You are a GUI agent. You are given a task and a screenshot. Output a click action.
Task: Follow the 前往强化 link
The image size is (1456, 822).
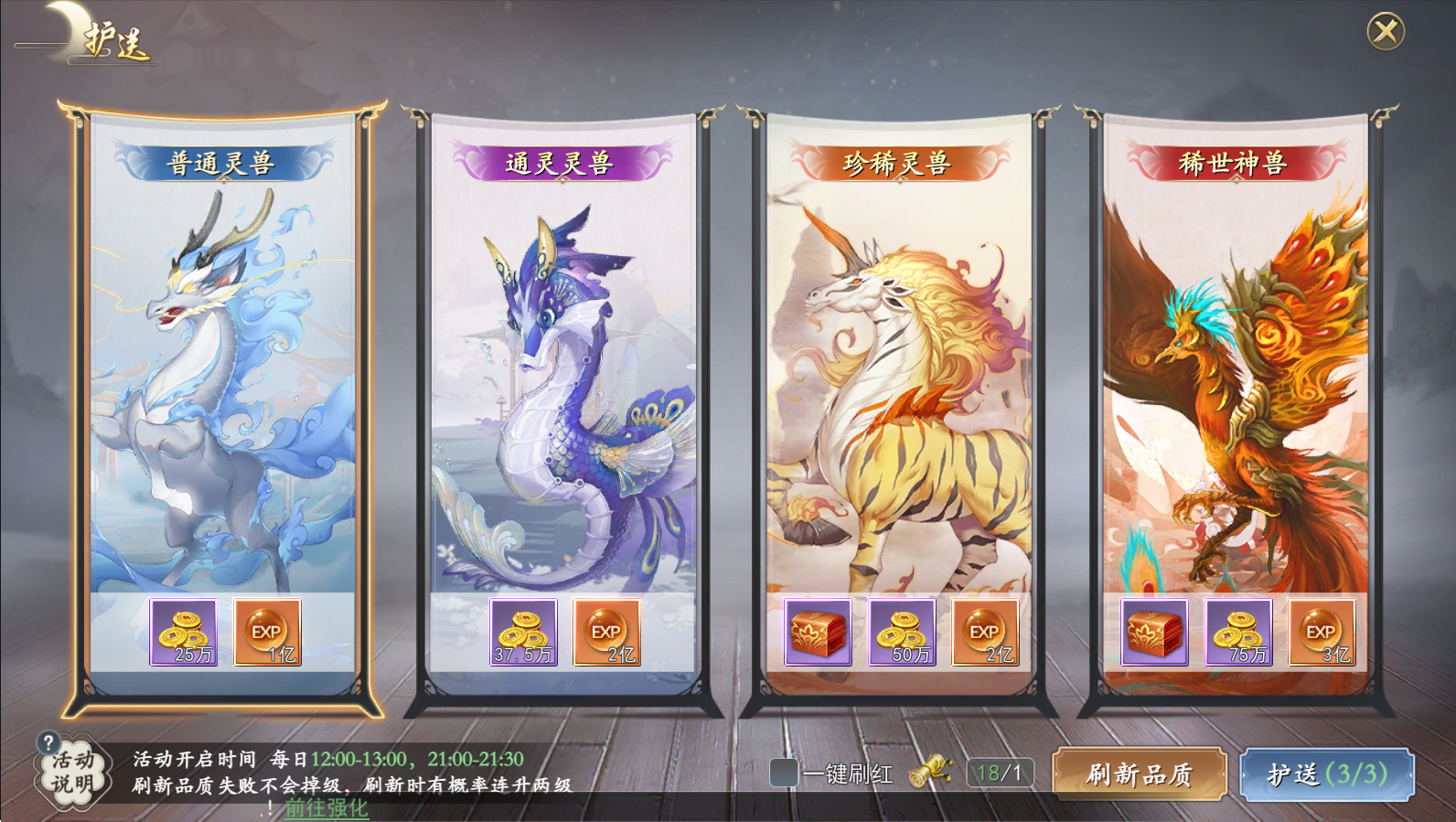[x=326, y=808]
